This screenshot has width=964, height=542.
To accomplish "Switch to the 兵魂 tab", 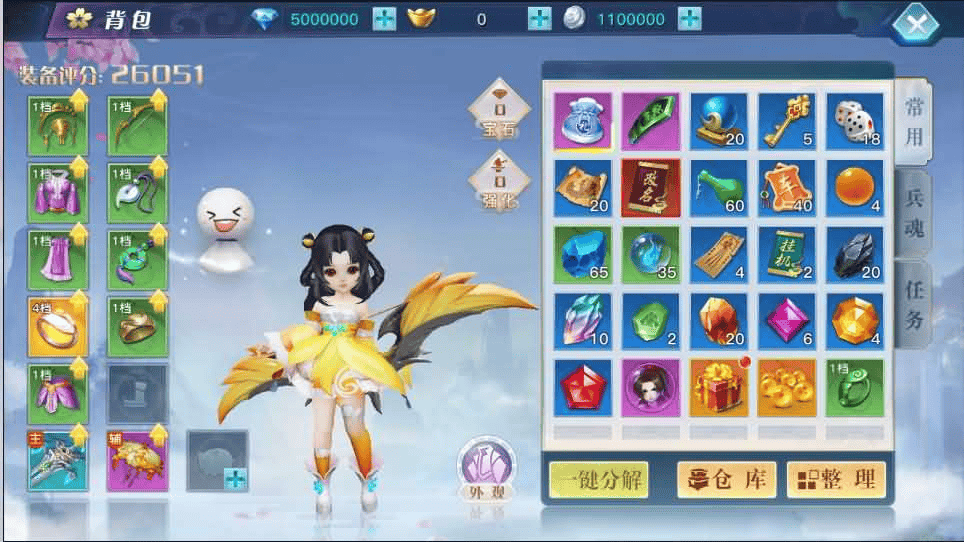I will (913, 212).
